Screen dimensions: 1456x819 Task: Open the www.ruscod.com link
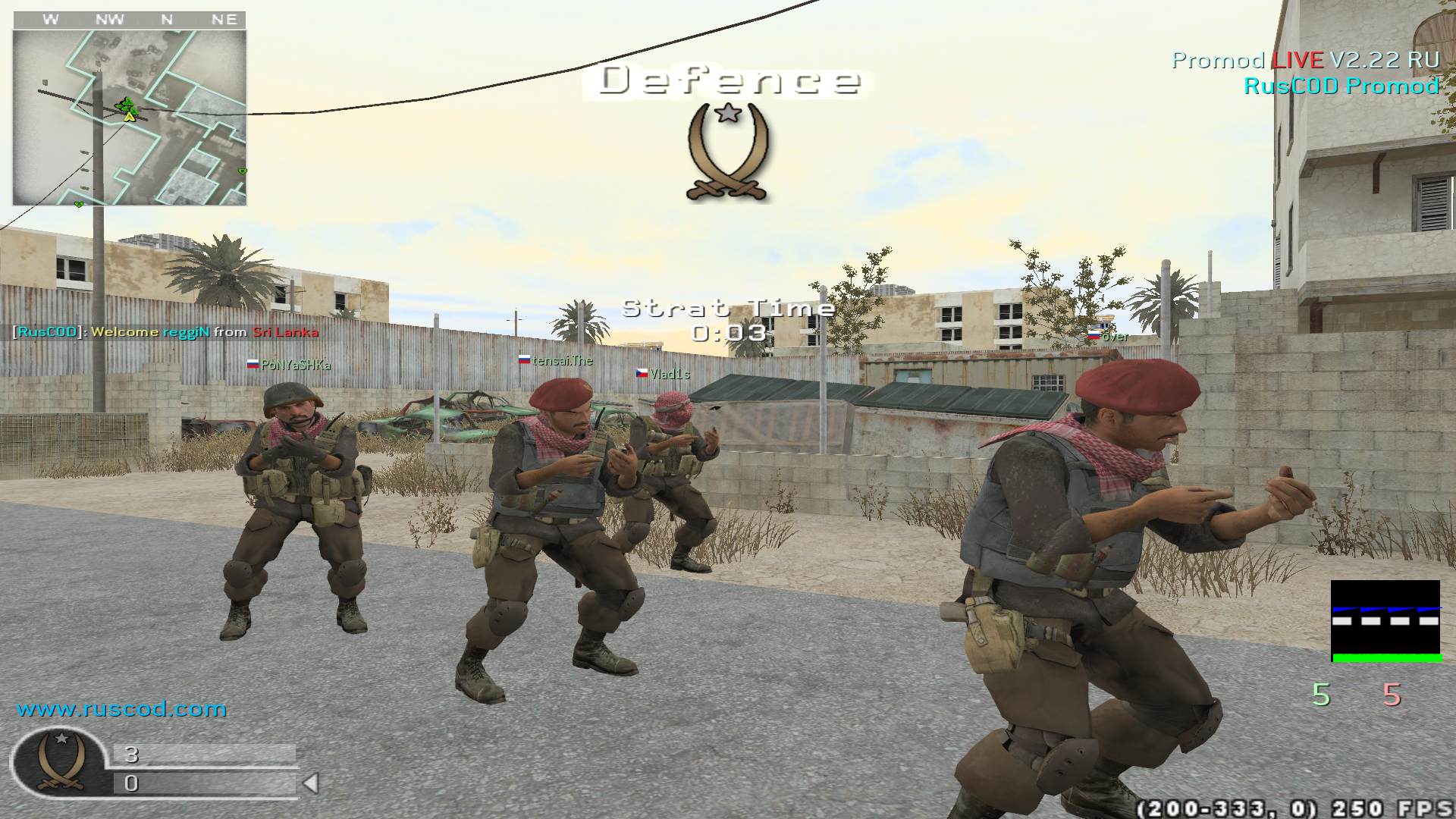(122, 709)
